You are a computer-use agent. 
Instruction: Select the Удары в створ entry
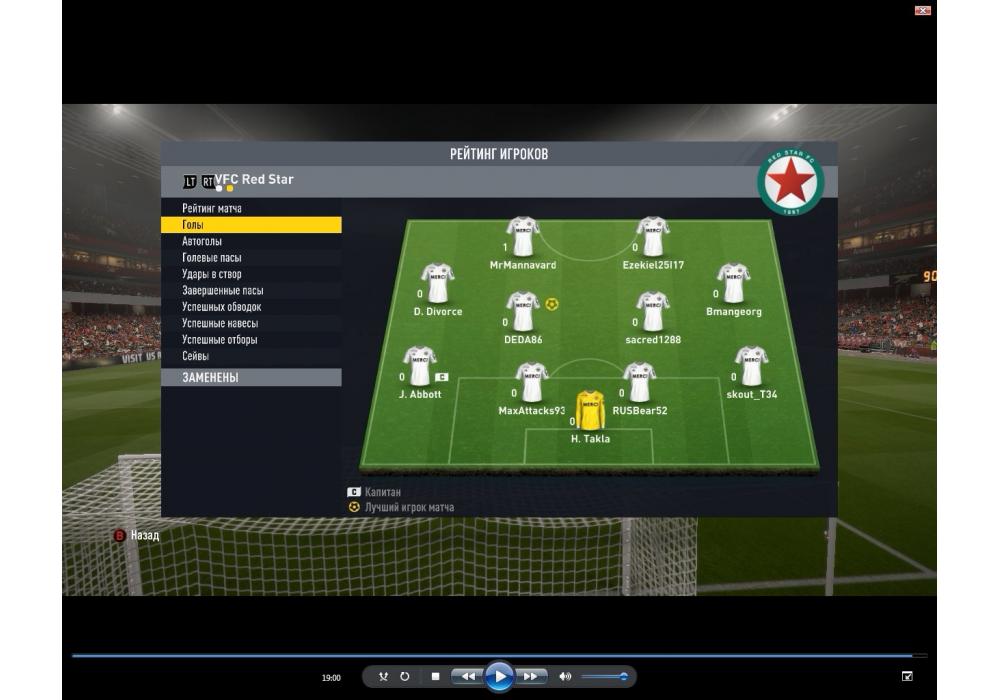pos(211,274)
